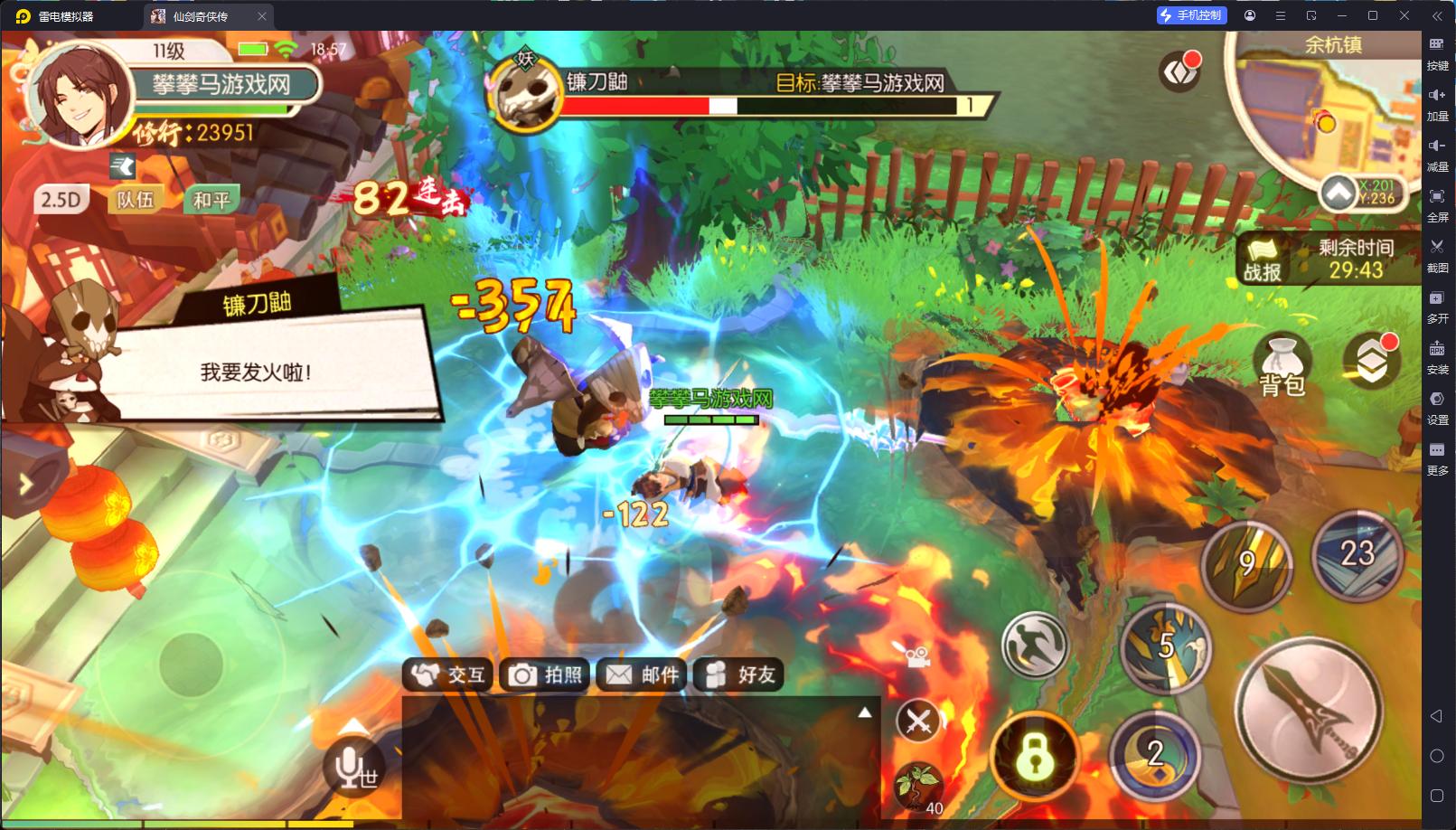This screenshot has height=830, width=1456.
Task: Open the 队伍 team panel
Action: point(136,200)
